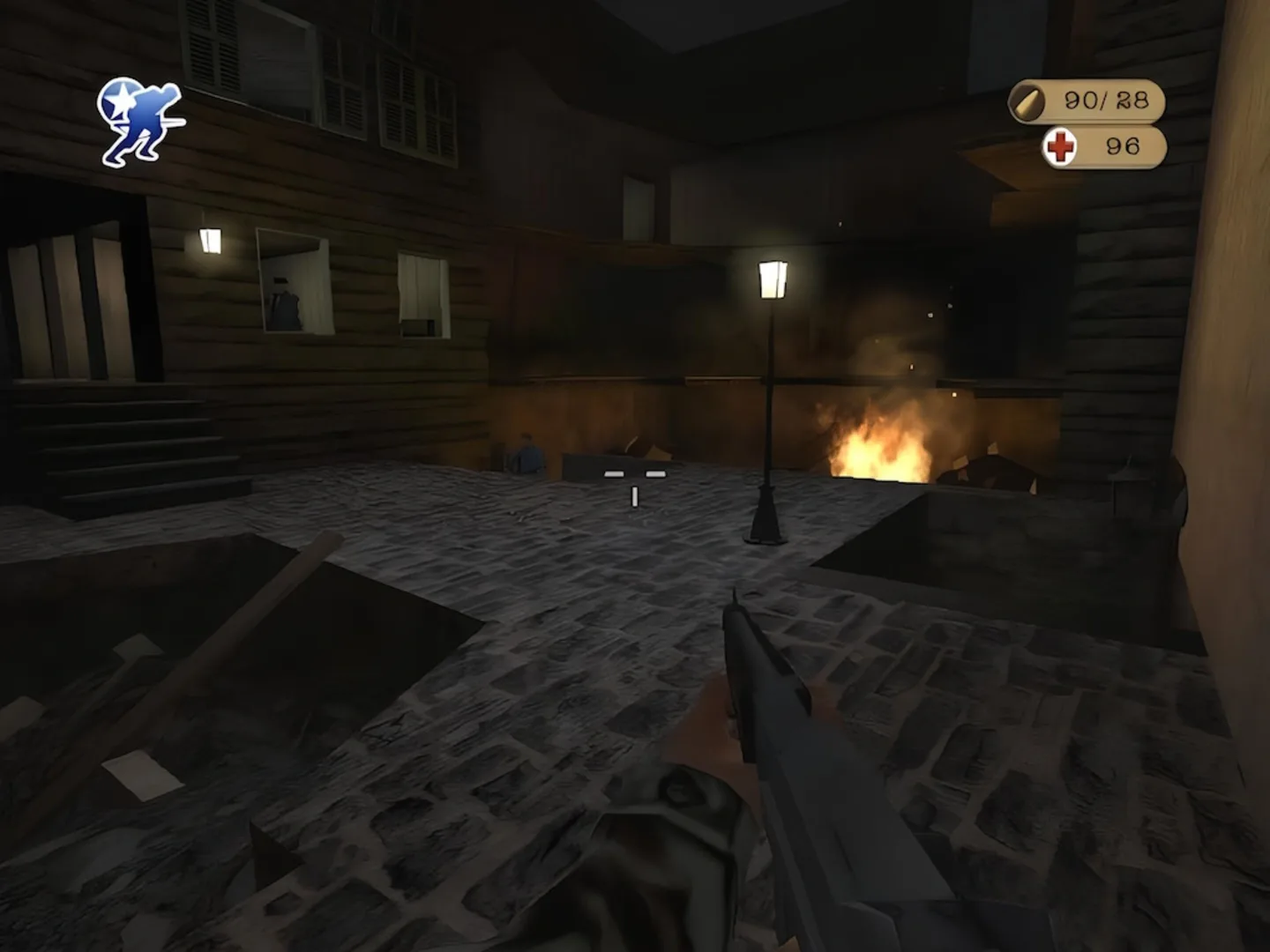The image size is (1270, 952).
Task: Select the ammo HUD strip at top right
Action: coord(1085,100)
